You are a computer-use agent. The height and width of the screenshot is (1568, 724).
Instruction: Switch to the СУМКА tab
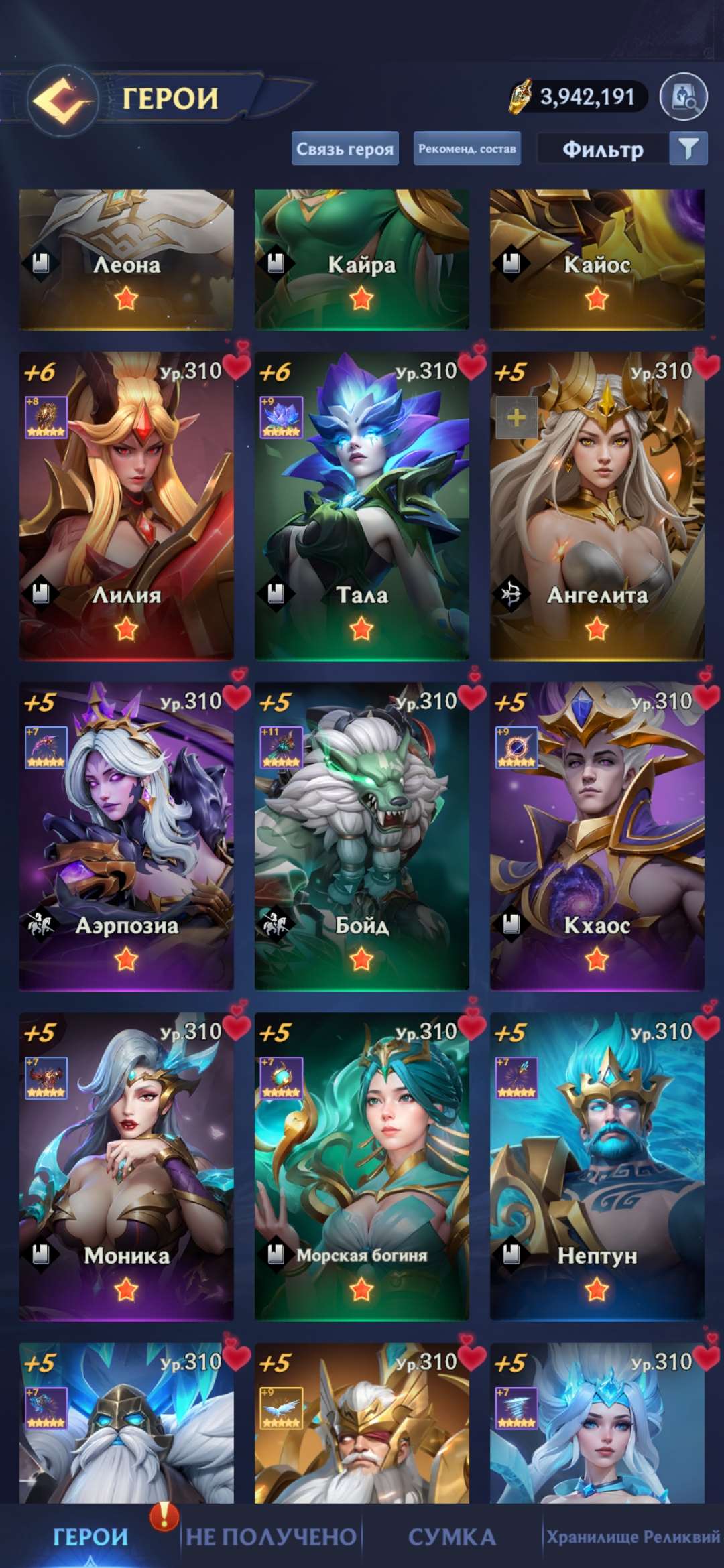click(x=452, y=1537)
